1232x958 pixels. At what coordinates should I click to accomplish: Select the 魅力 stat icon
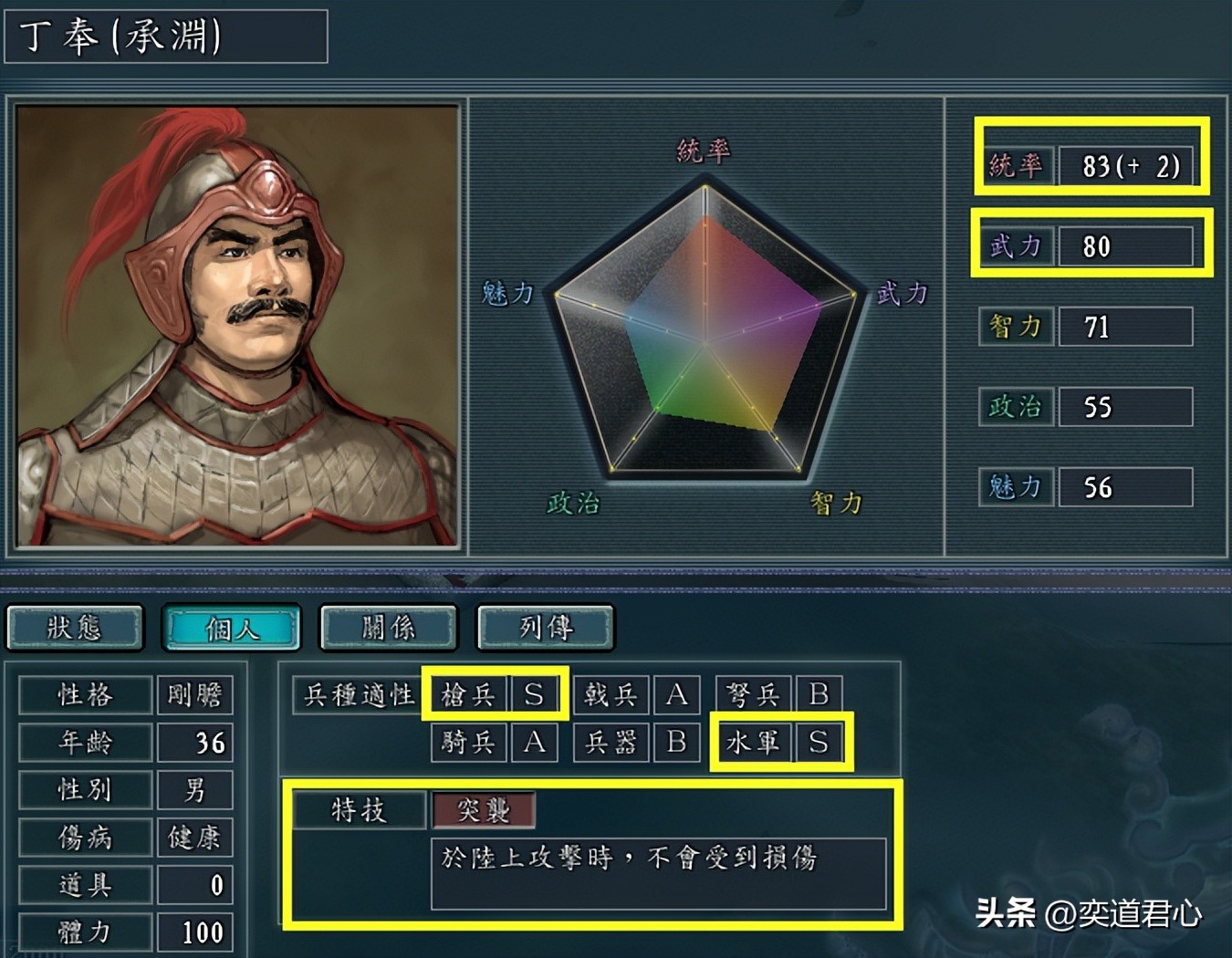1015,487
